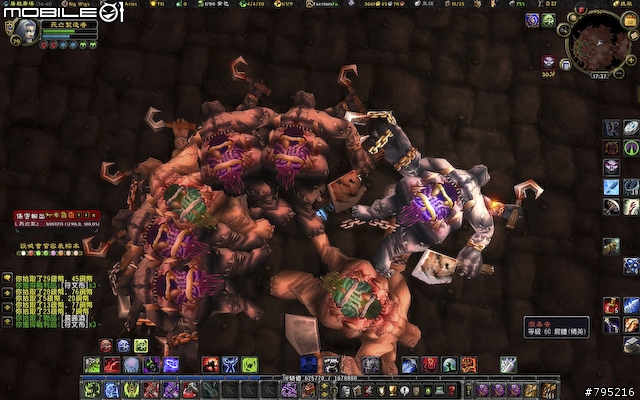Zoom out the minimap with the minus button
640x400 pixels.
click(x=618, y=70)
